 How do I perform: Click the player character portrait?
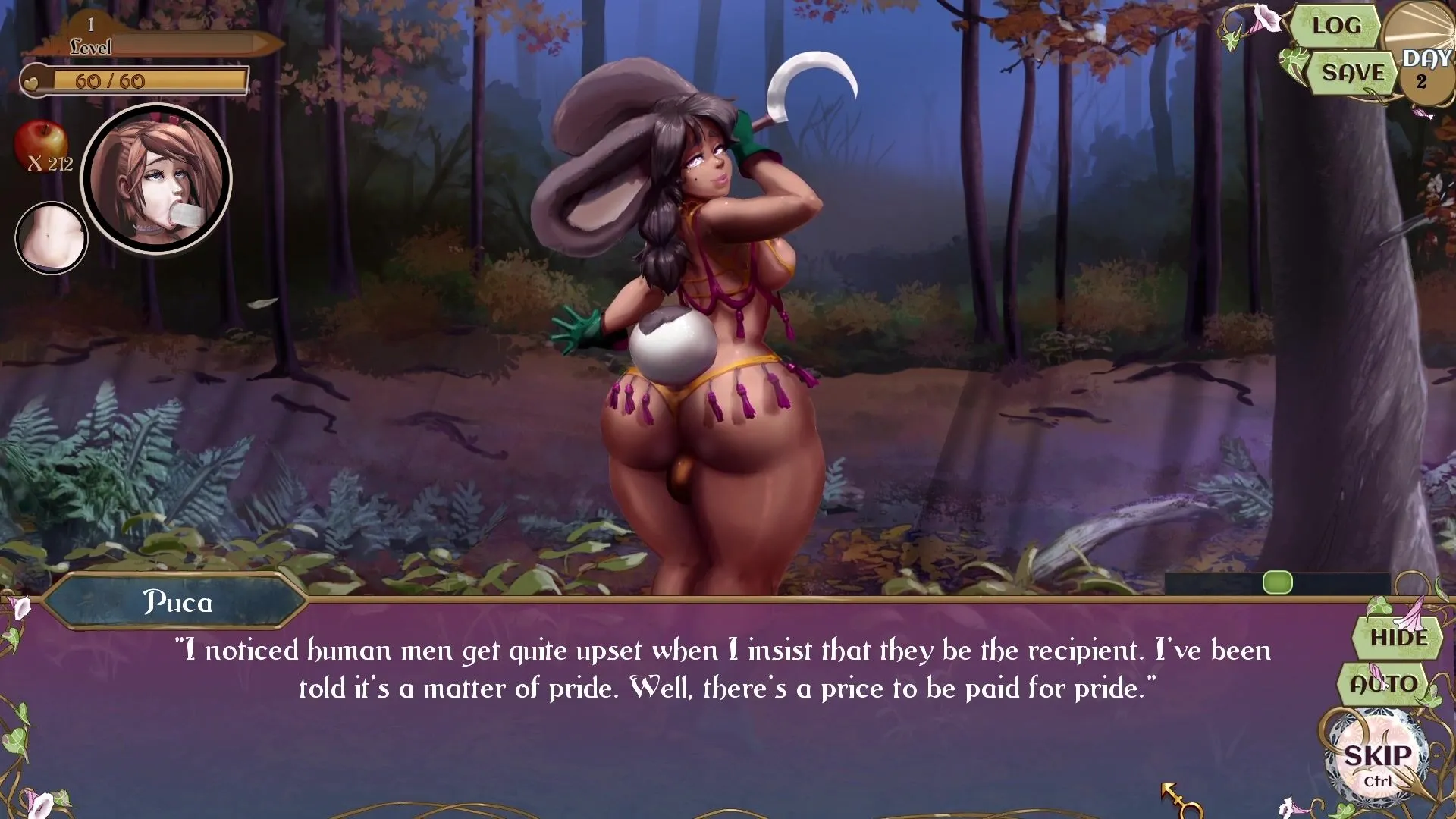pos(157,180)
